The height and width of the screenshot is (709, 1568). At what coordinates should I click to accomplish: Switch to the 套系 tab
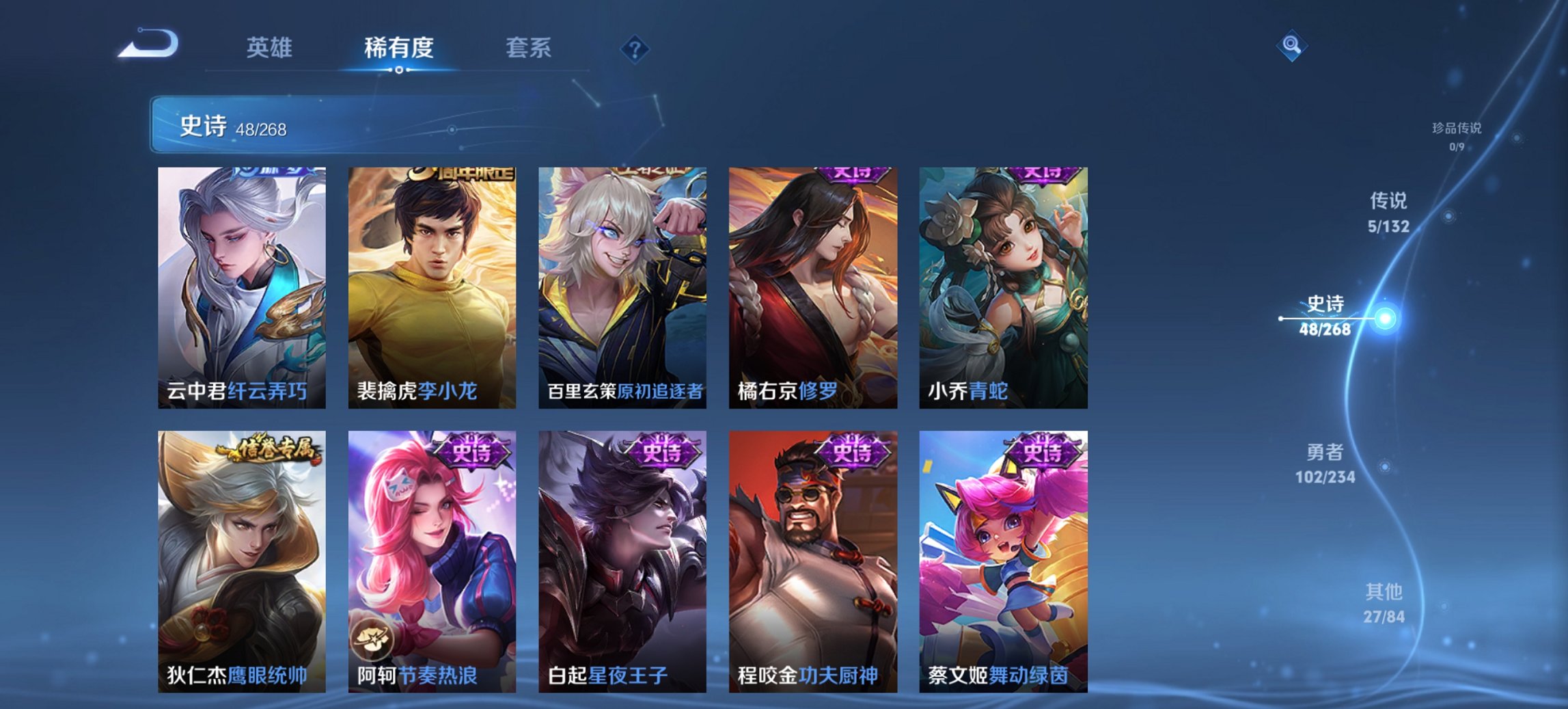[528, 48]
